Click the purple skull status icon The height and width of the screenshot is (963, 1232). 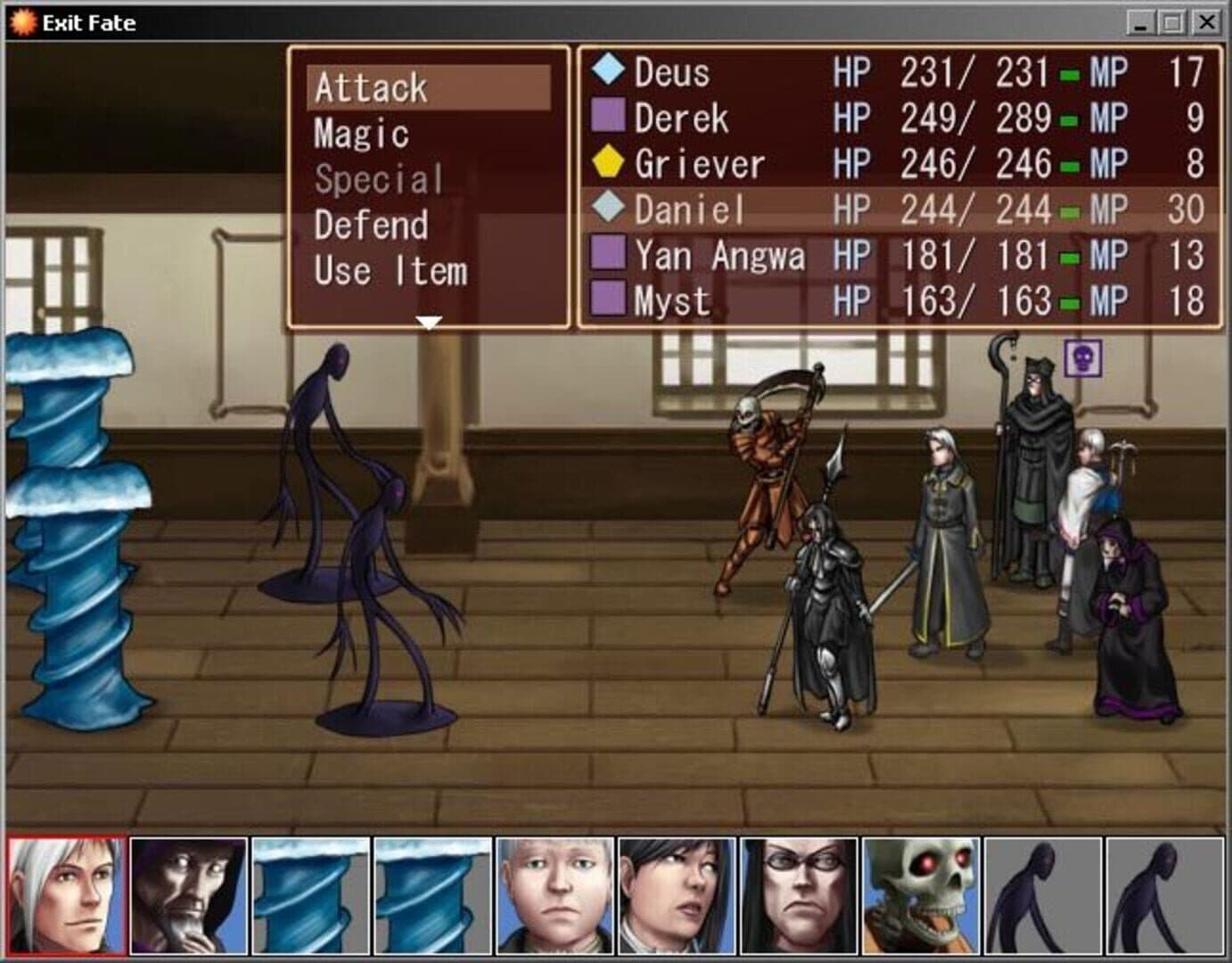1083,358
